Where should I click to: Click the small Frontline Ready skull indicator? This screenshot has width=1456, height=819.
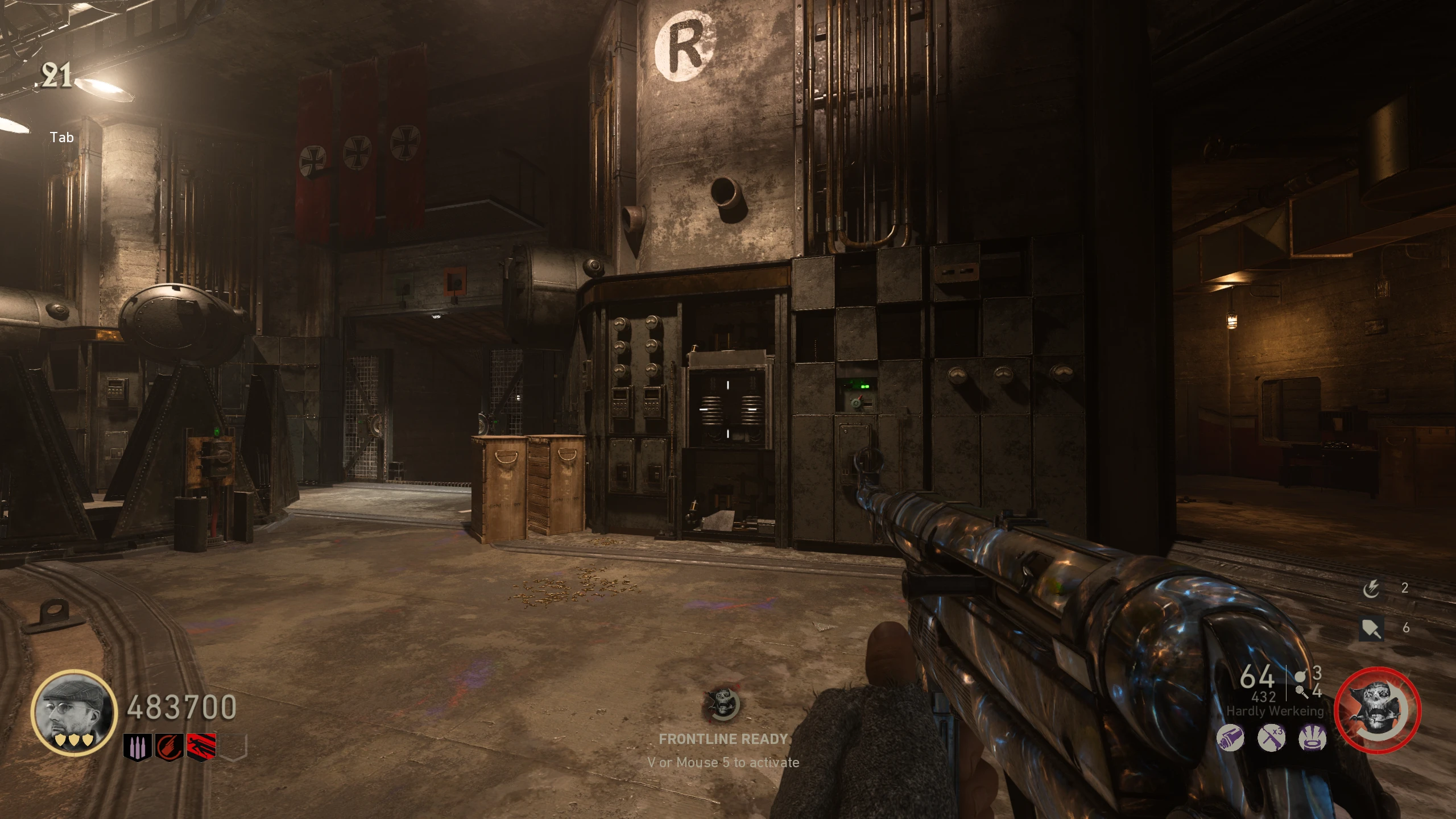coord(722,705)
